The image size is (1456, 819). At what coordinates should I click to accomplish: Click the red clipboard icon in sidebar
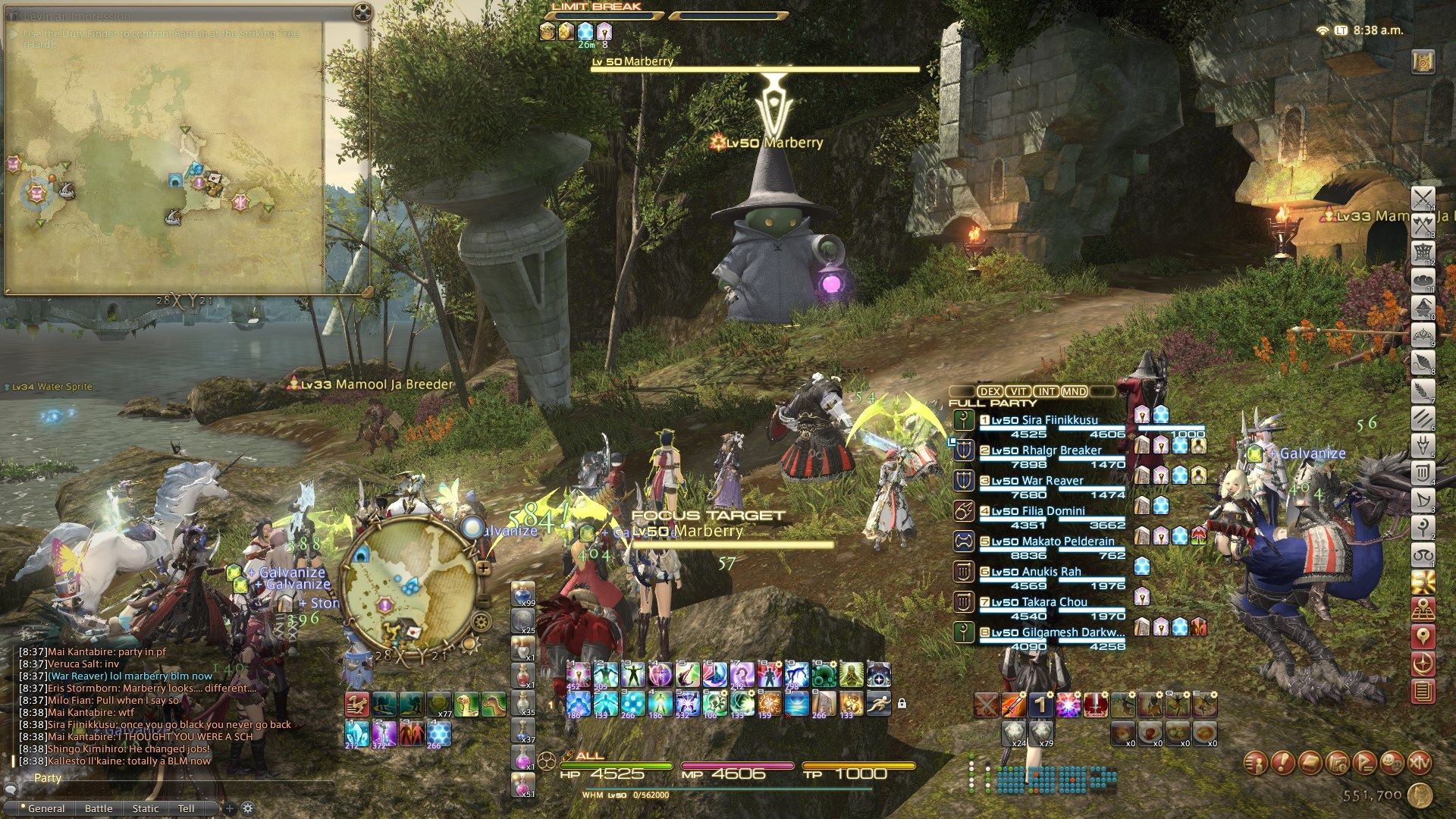pos(1423,691)
